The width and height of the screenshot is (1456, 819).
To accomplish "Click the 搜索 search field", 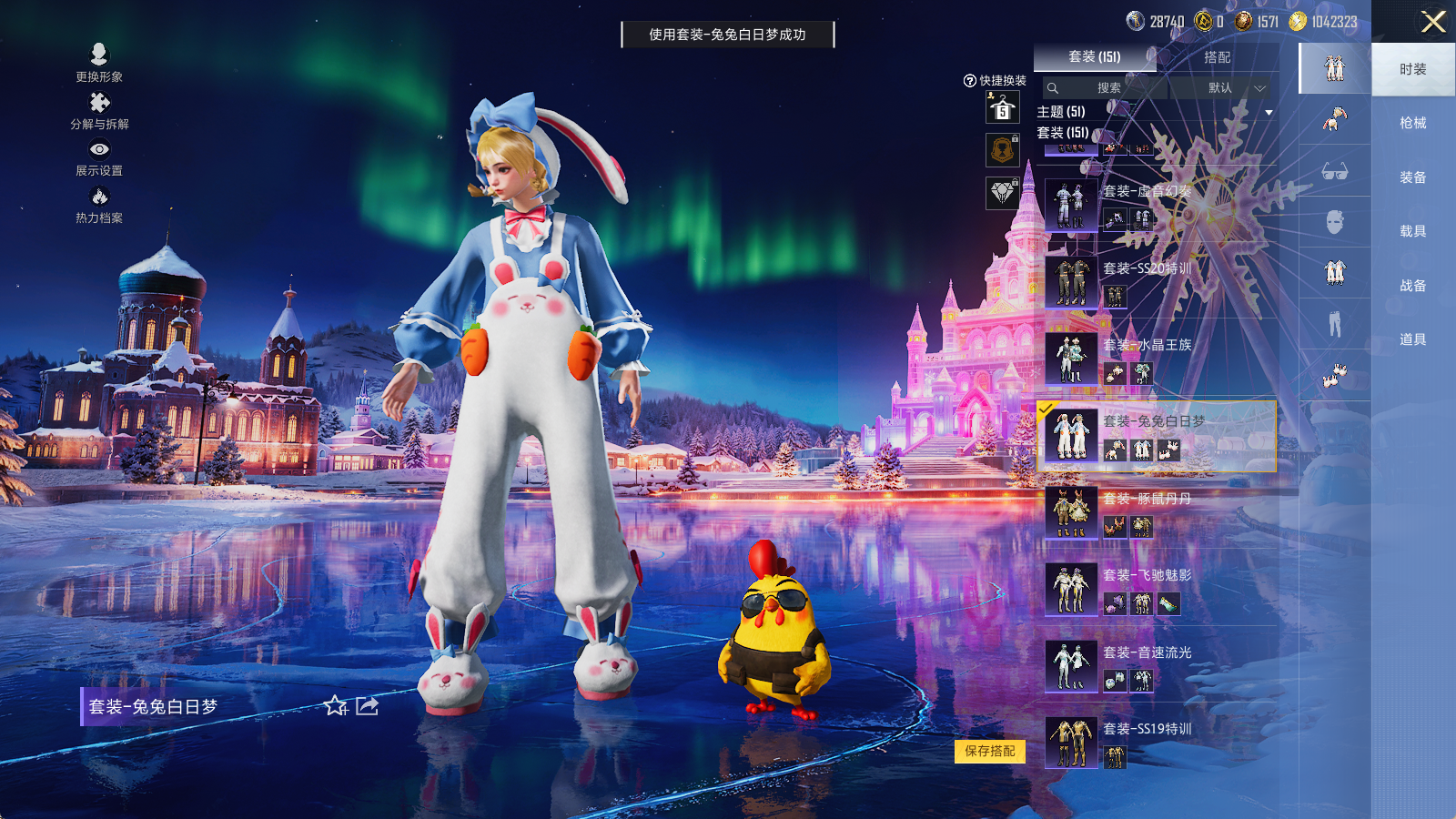I will click(x=1104, y=88).
